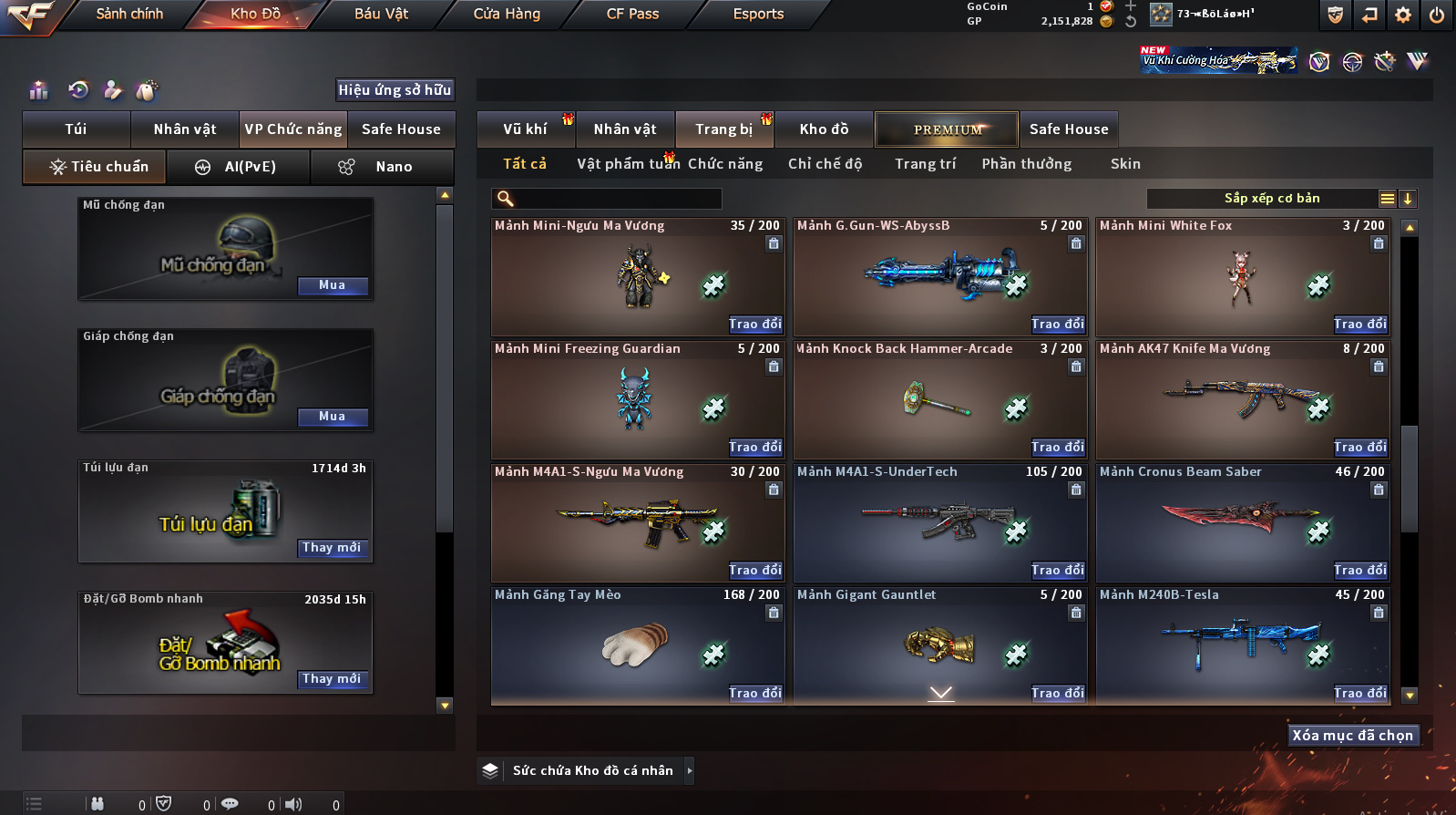Click Xóa mục đã chọn button

(1353, 736)
